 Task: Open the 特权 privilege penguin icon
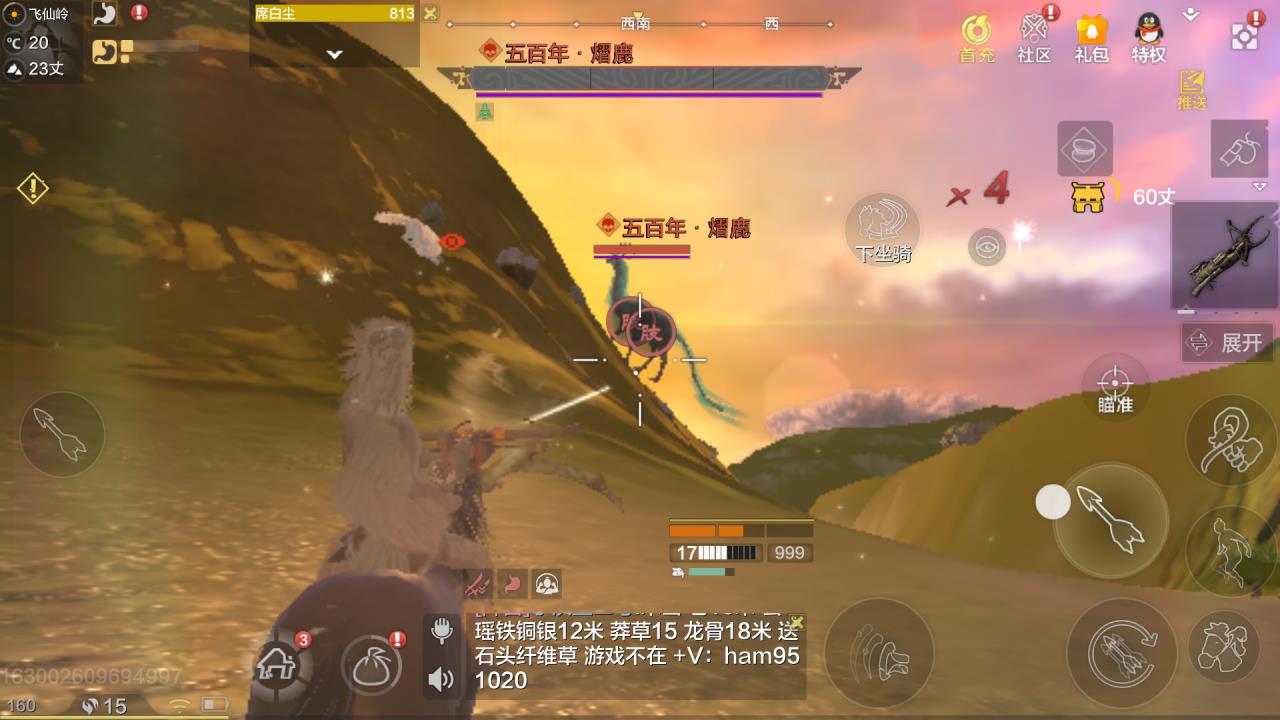tap(1149, 38)
